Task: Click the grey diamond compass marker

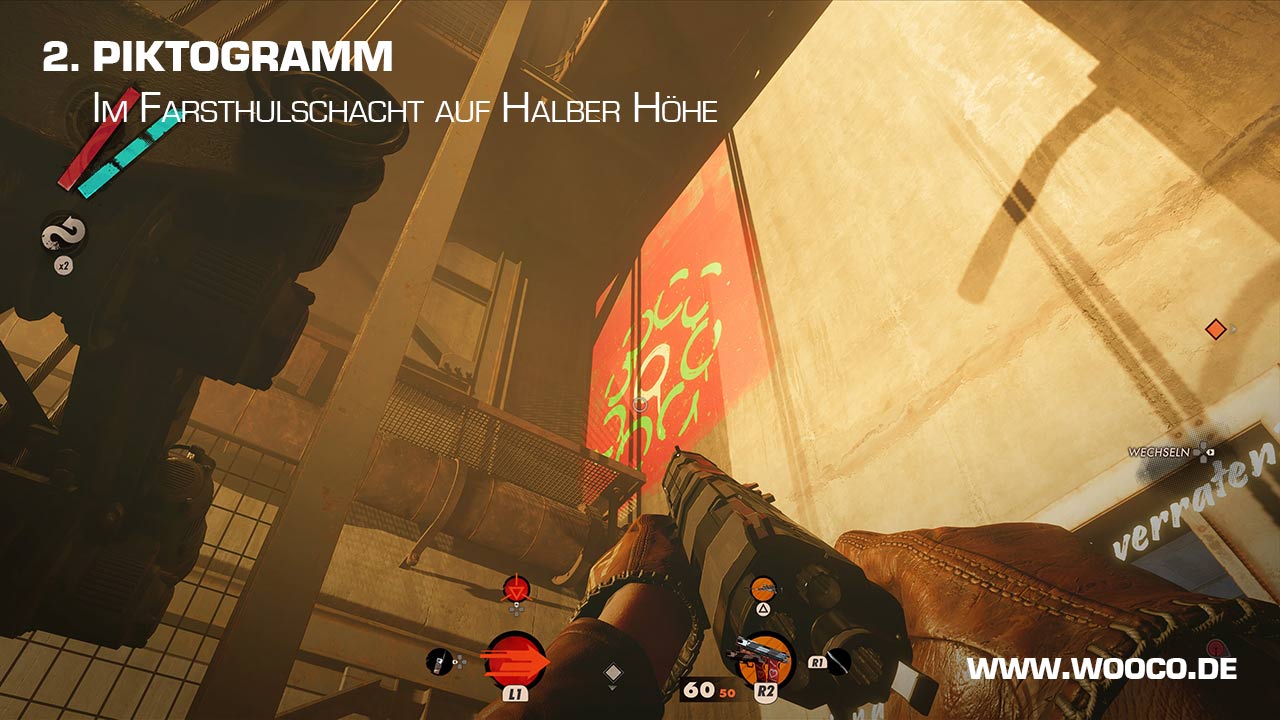Action: (613, 673)
